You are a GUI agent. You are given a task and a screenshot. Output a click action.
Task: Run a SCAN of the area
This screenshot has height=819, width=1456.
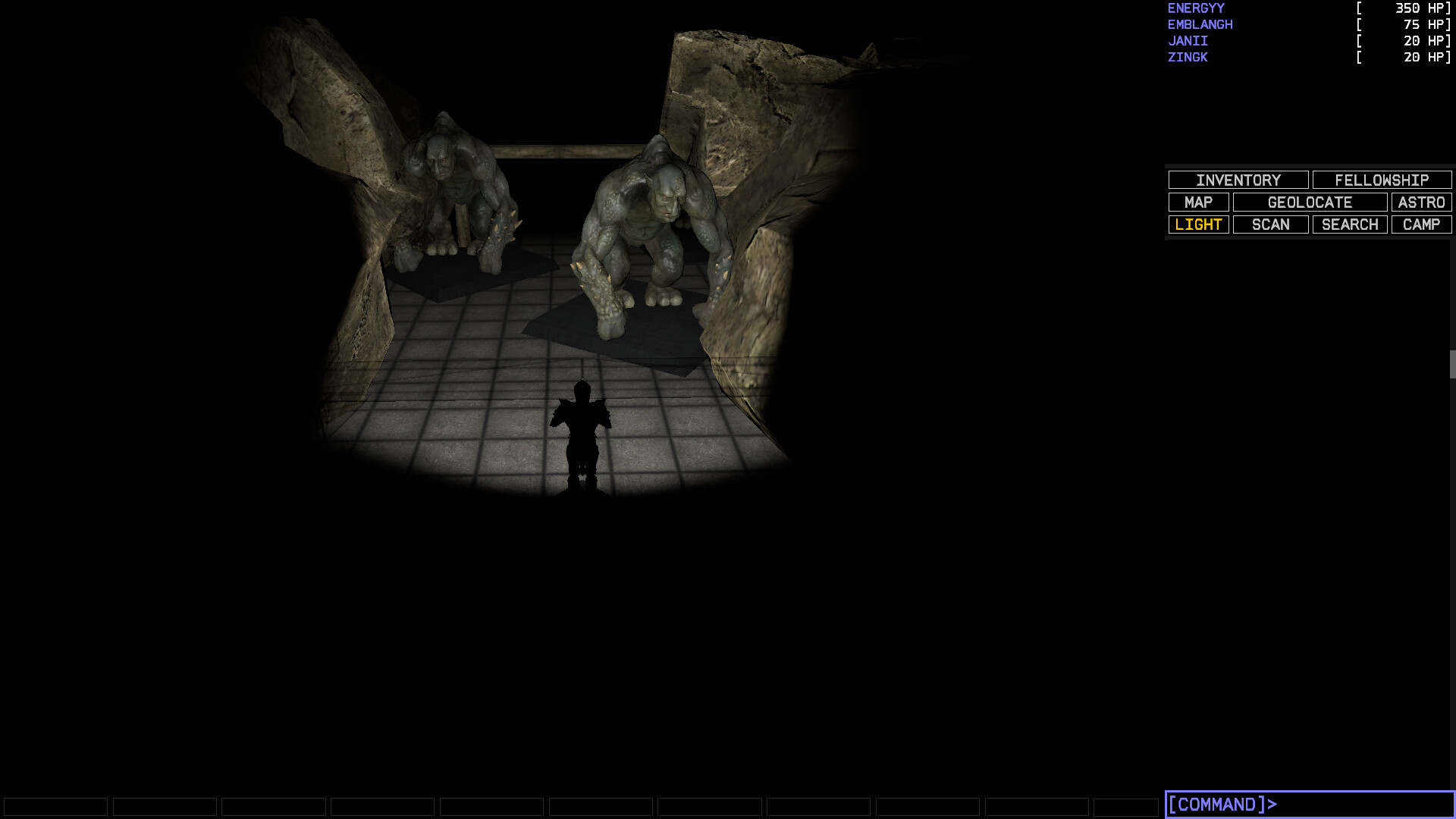click(1269, 224)
